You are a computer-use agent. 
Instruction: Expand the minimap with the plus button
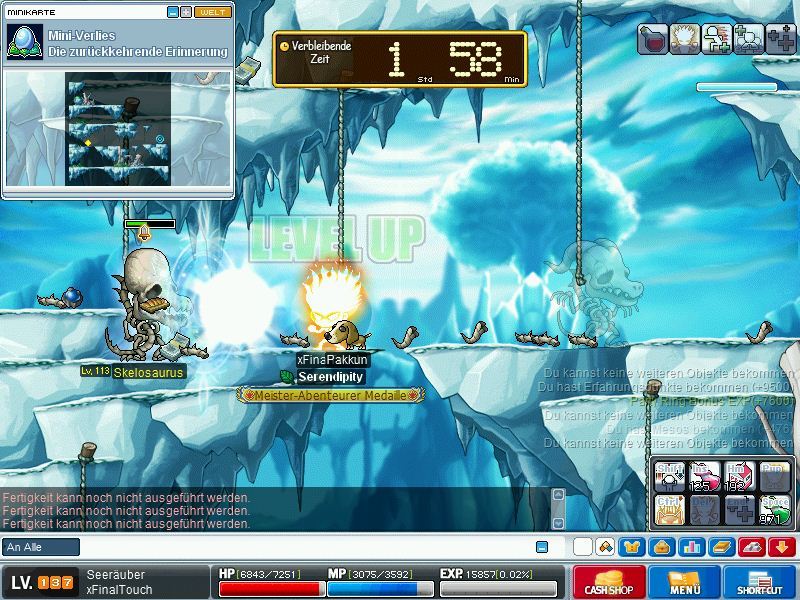pos(186,12)
